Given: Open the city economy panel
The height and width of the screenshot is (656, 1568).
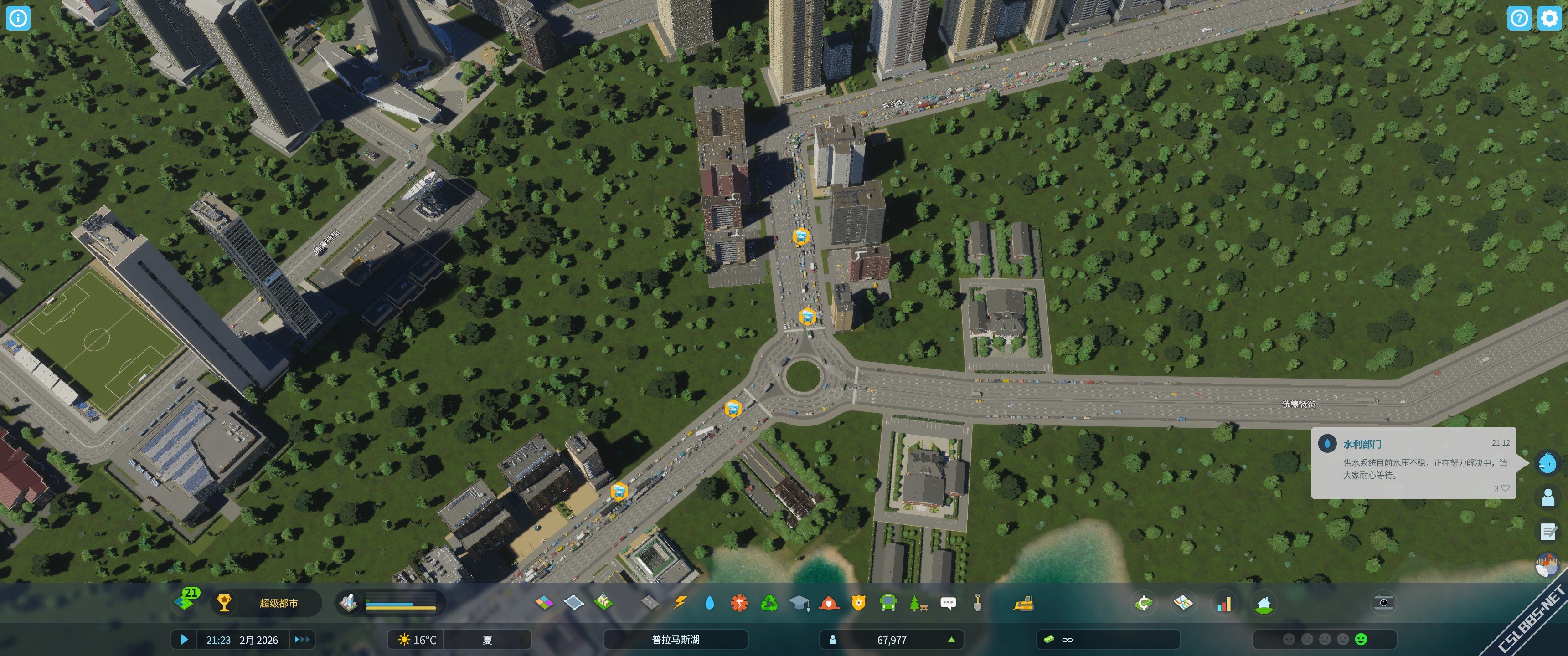Looking at the screenshot, I should (1143, 603).
